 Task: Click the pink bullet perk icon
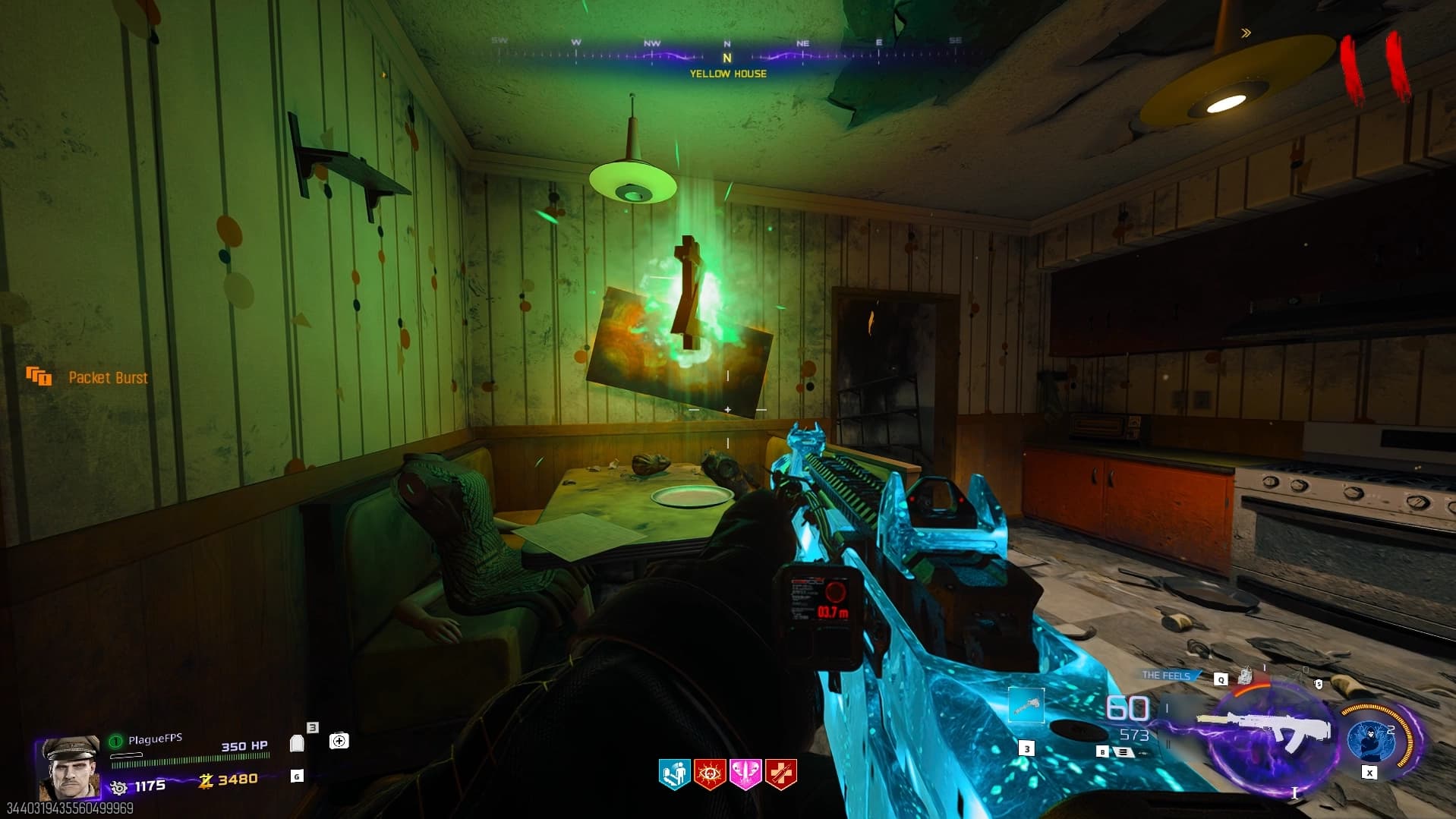pyautogui.click(x=745, y=775)
